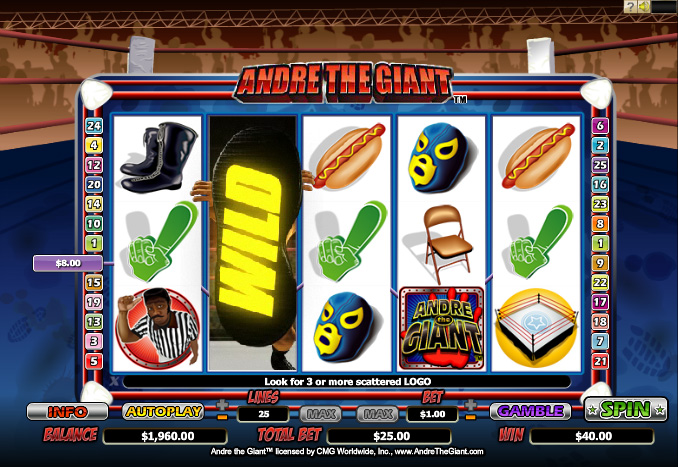Raise the bet with the plus button
This screenshot has width=678, height=467.
(472, 404)
